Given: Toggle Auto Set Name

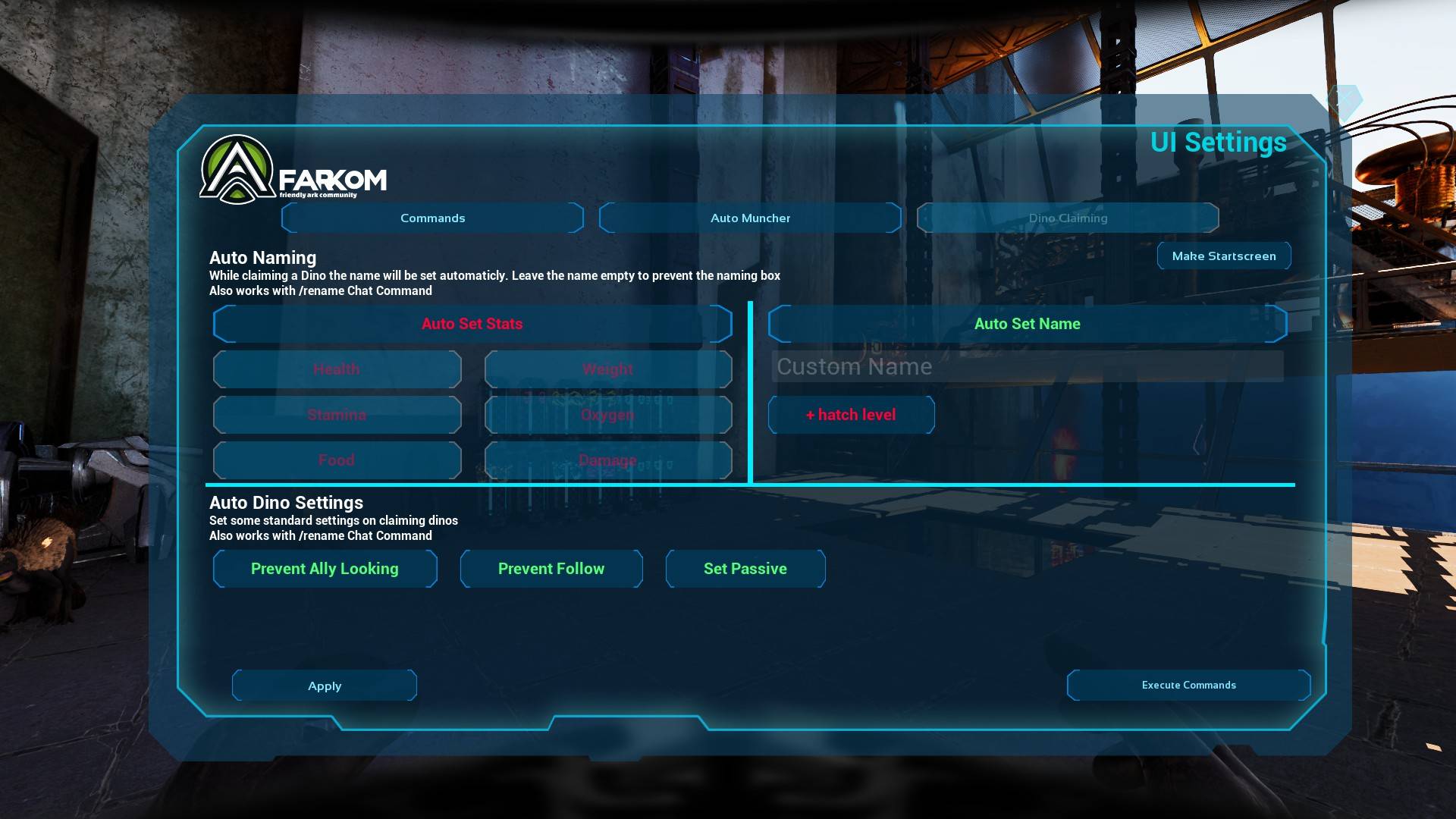Looking at the screenshot, I should click(1027, 324).
